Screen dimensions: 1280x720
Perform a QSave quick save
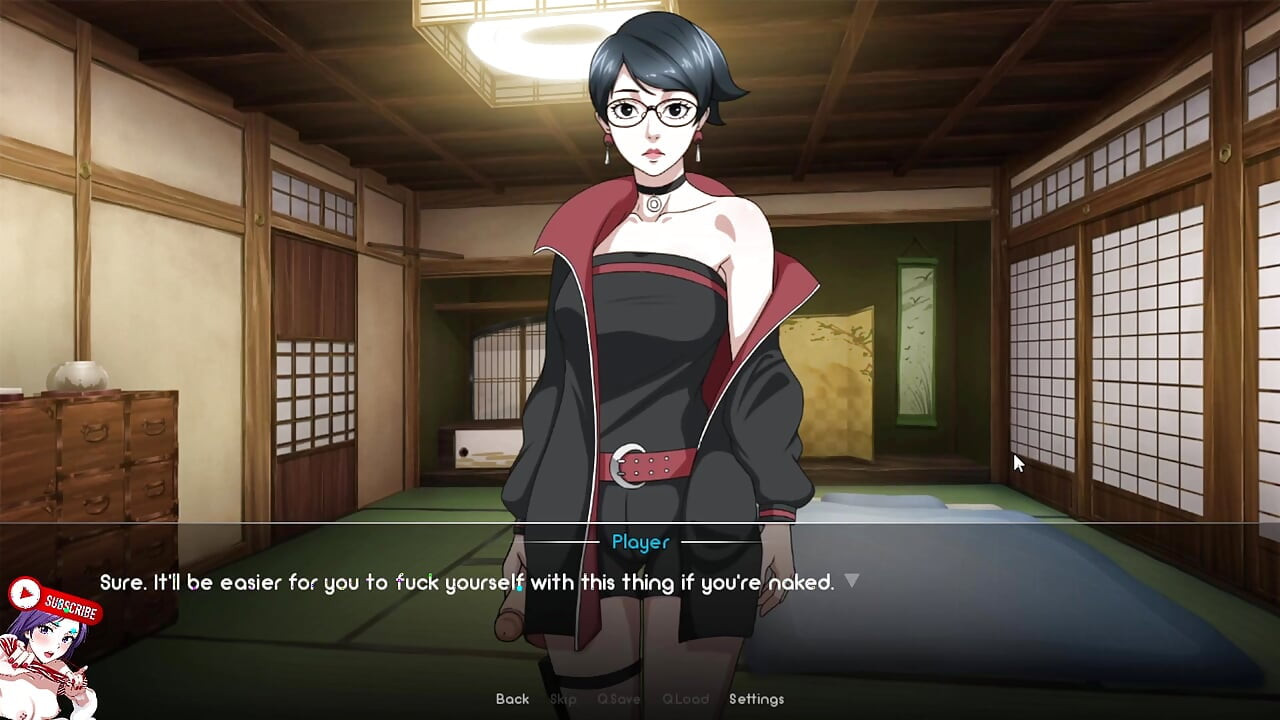619,699
